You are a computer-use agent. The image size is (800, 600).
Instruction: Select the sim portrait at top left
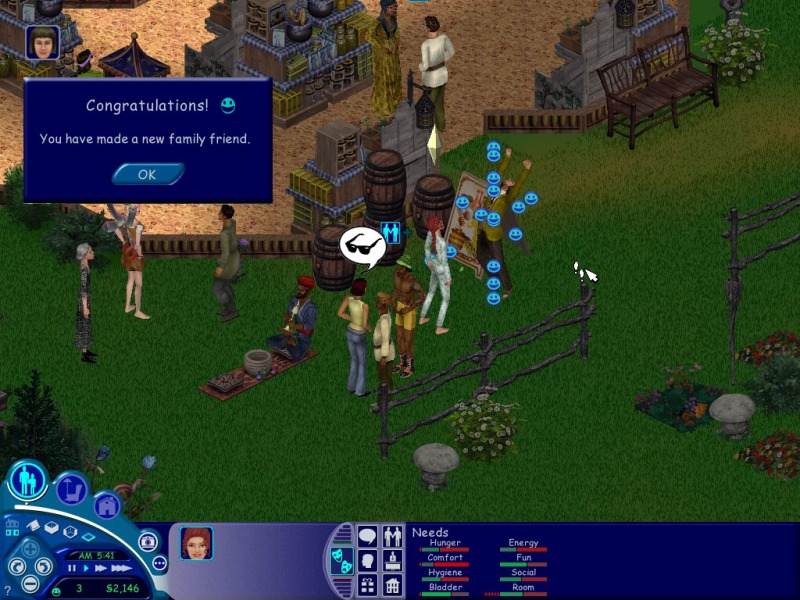43,42
